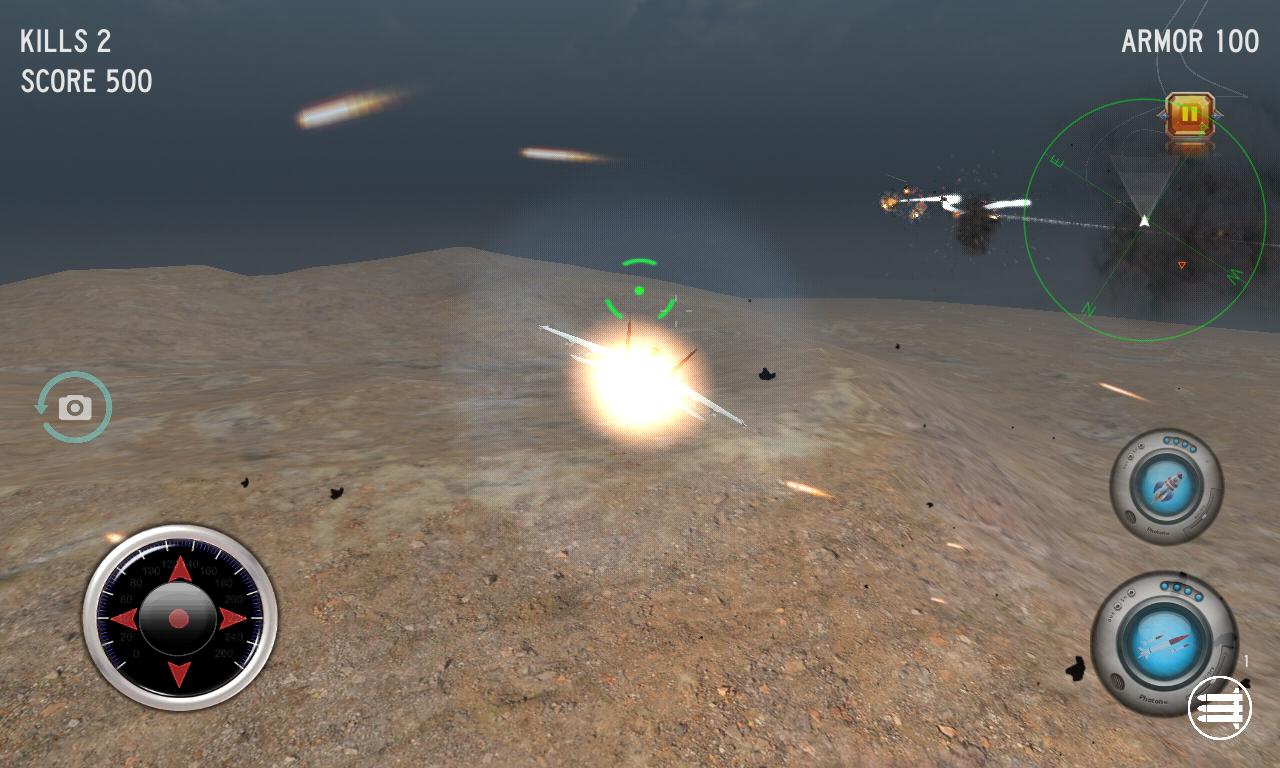
Task: Aim at the green targeting reticle
Action: pyautogui.click(x=638, y=290)
